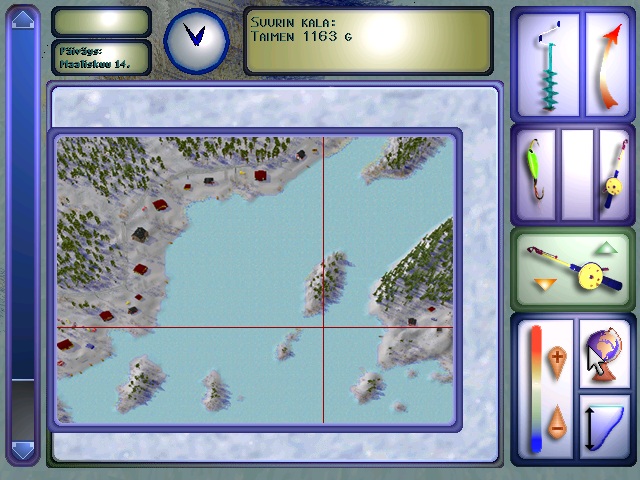Click the lake map at the crosshair
The height and width of the screenshot is (480, 640).
323,327
